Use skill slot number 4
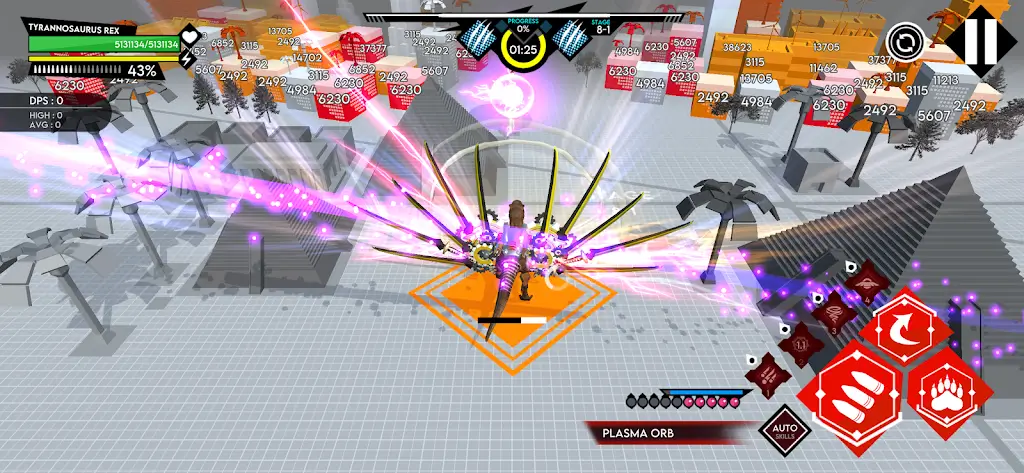 tap(868, 285)
